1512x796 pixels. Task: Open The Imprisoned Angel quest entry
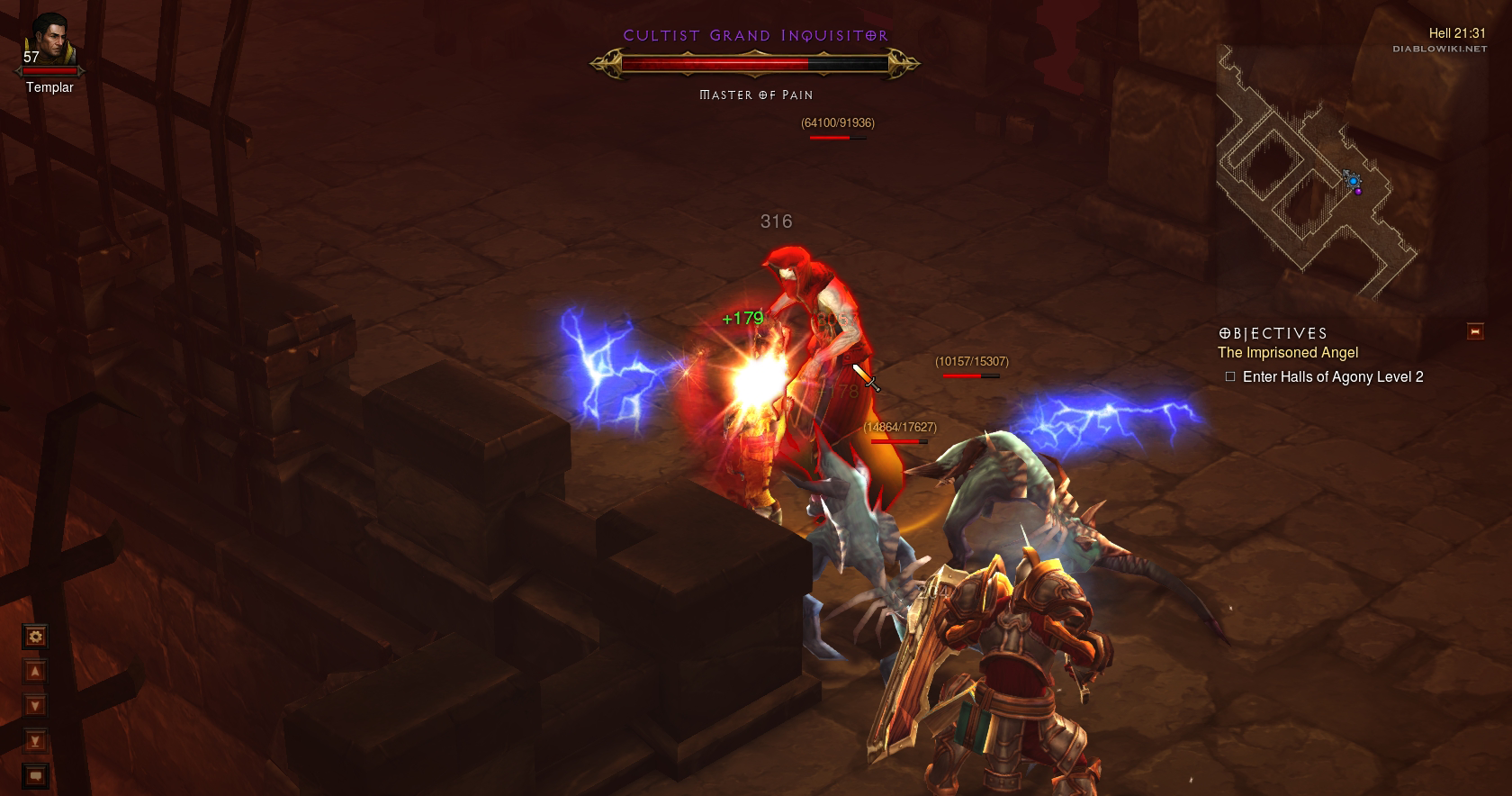(x=1288, y=353)
